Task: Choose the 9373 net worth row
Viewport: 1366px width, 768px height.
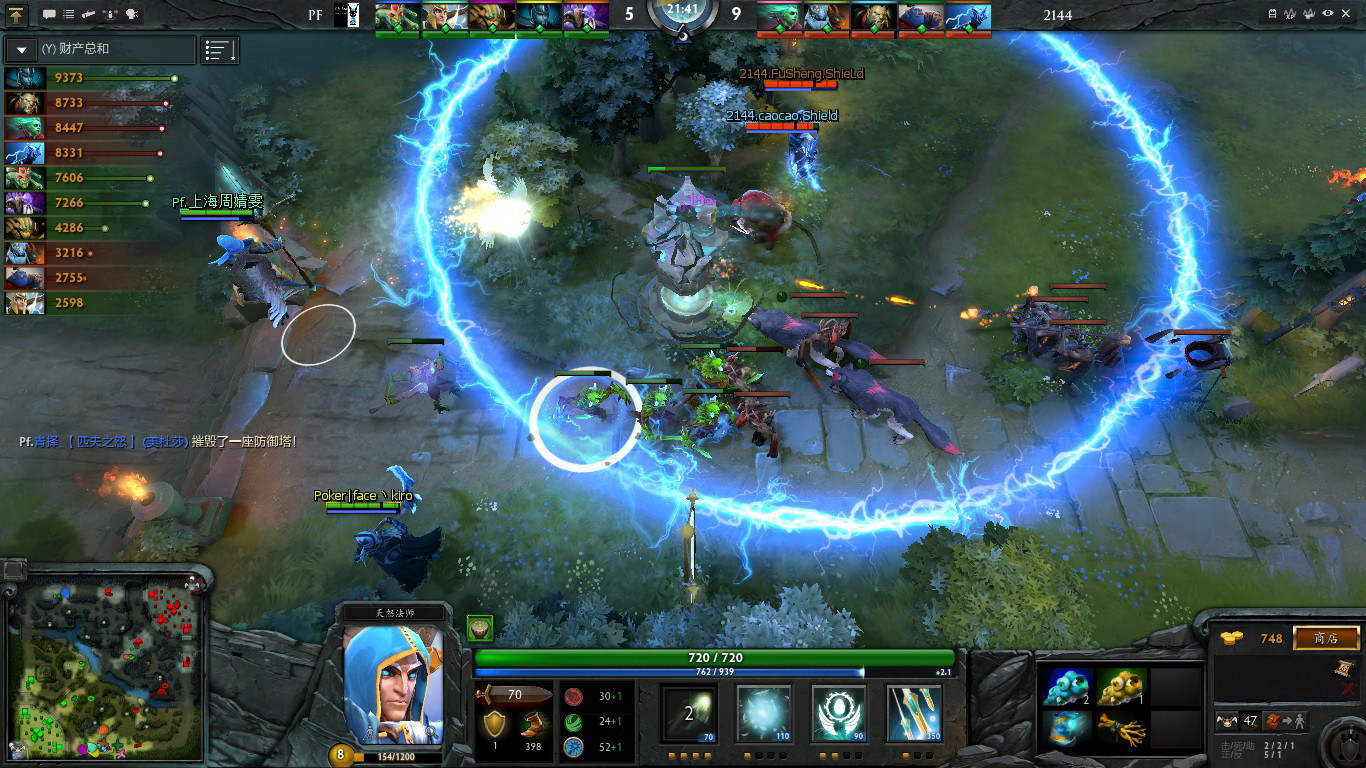Action: (90, 78)
